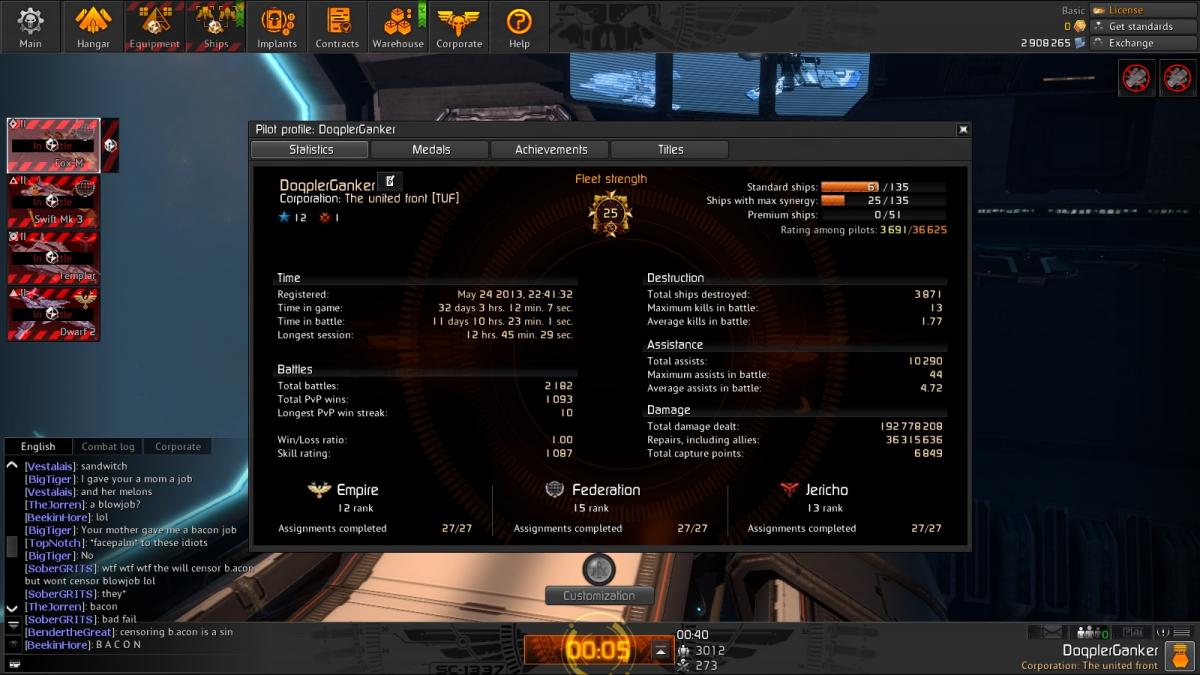The image size is (1200, 675).
Task: Open the Ships screen
Action: click(215, 26)
